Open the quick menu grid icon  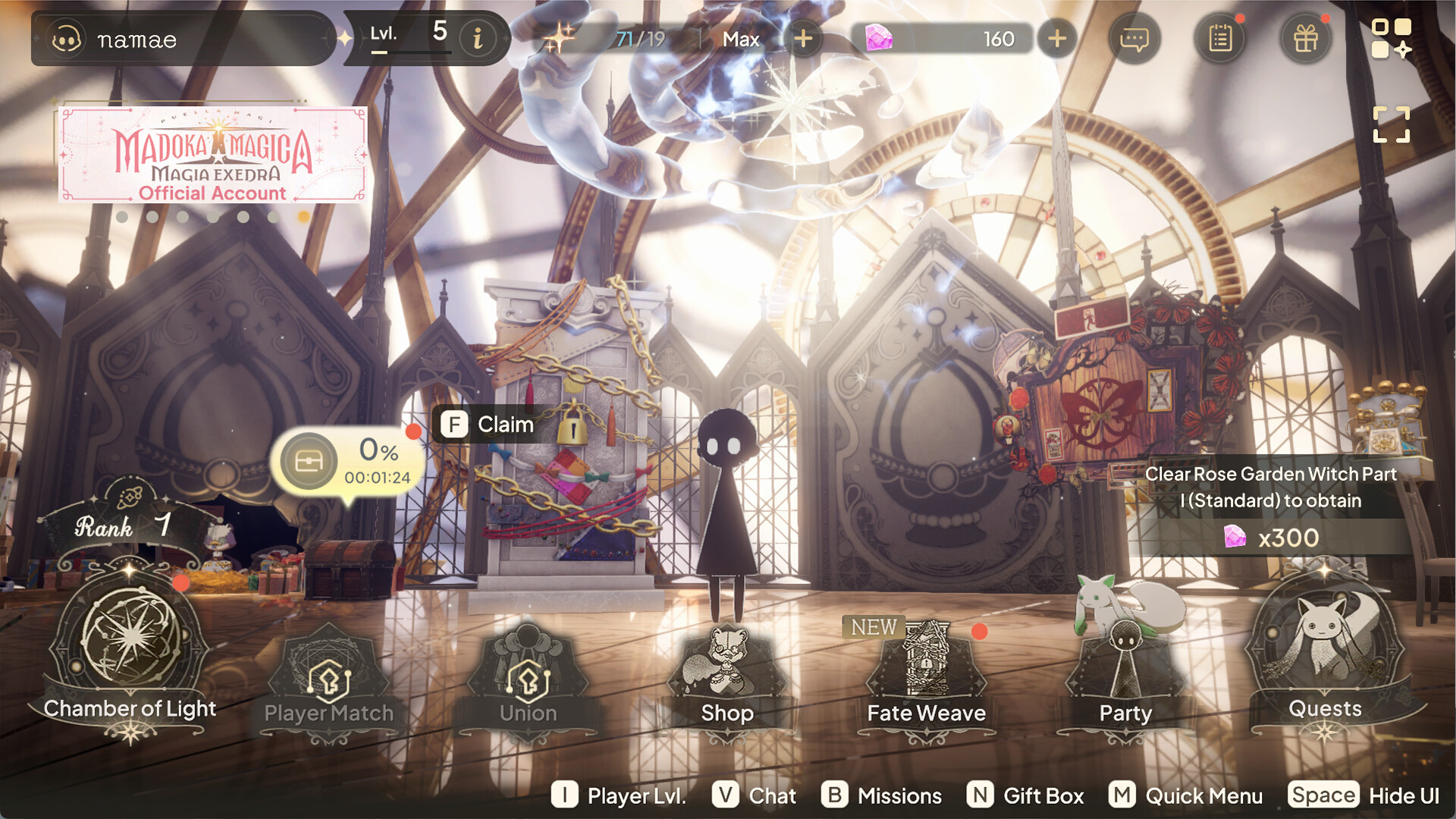pyautogui.click(x=1391, y=38)
